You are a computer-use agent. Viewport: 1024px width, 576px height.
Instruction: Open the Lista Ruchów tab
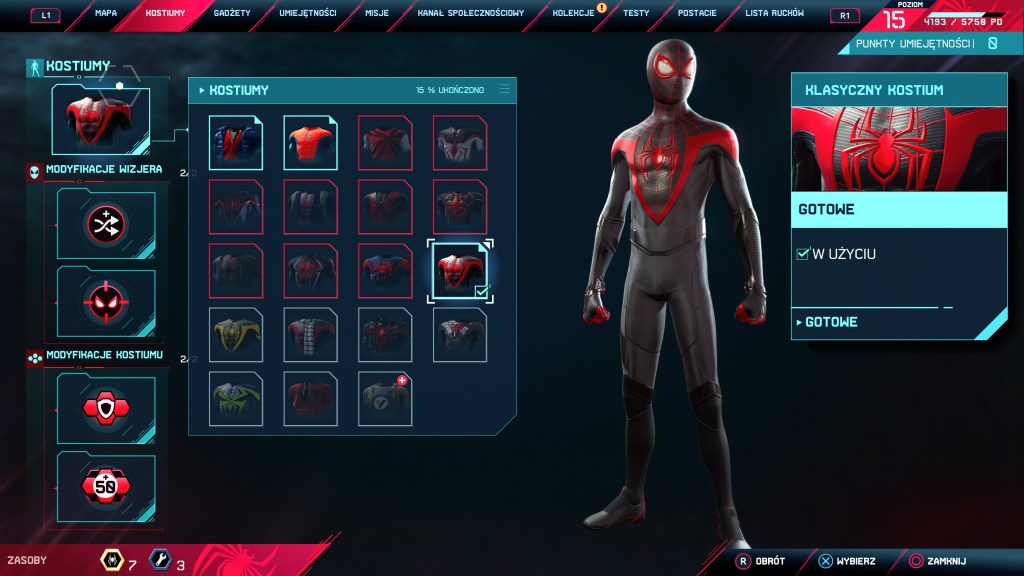click(x=774, y=14)
